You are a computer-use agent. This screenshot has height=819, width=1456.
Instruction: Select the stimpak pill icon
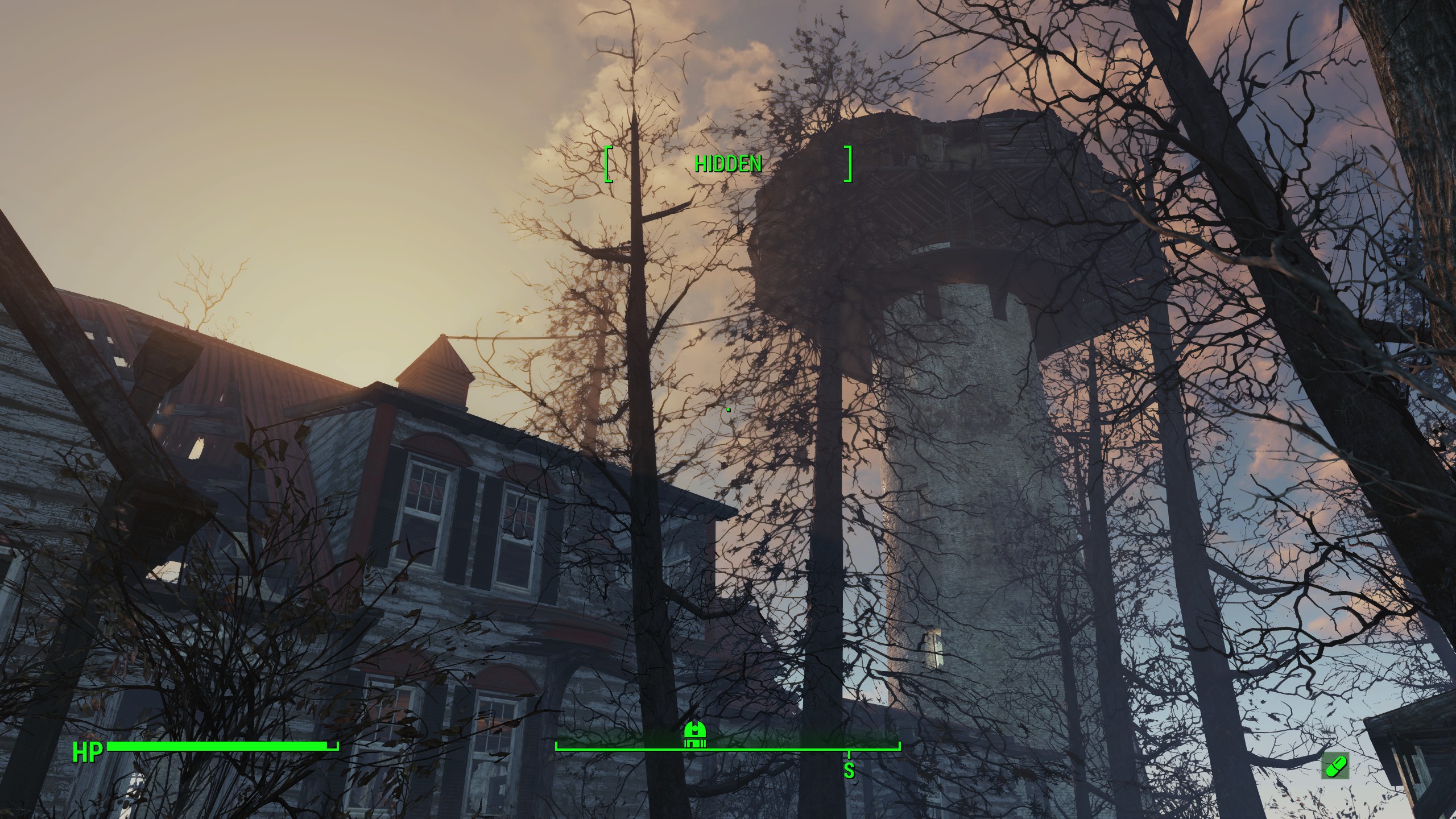(1334, 767)
